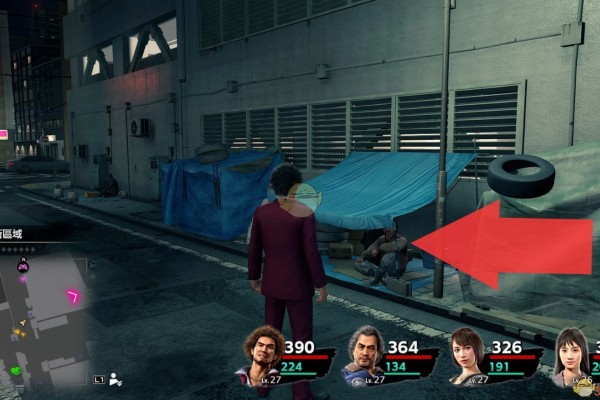Click the pink destination marker on minimap
The width and height of the screenshot is (600, 400).
click(73, 296)
